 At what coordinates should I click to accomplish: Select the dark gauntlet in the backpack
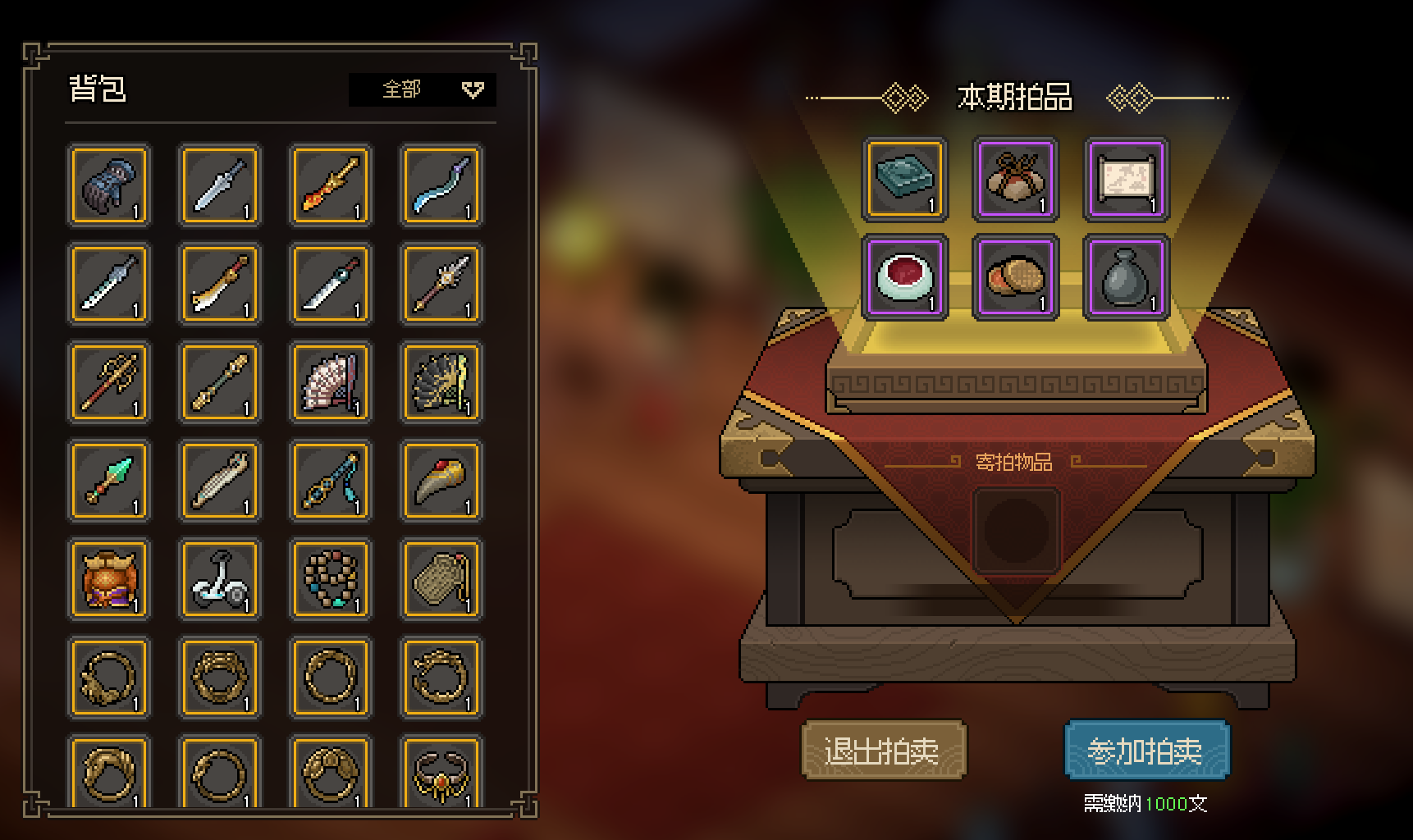109,185
